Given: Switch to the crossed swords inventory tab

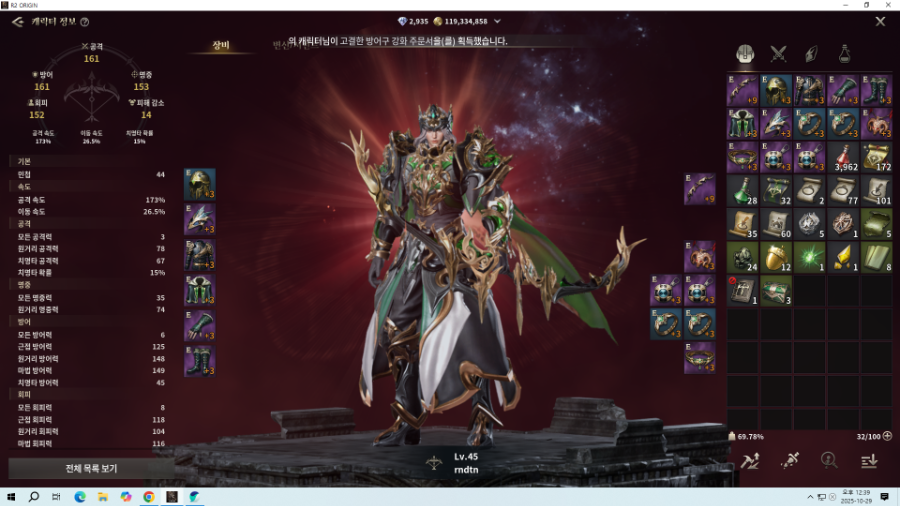Looking at the screenshot, I should pos(779,53).
